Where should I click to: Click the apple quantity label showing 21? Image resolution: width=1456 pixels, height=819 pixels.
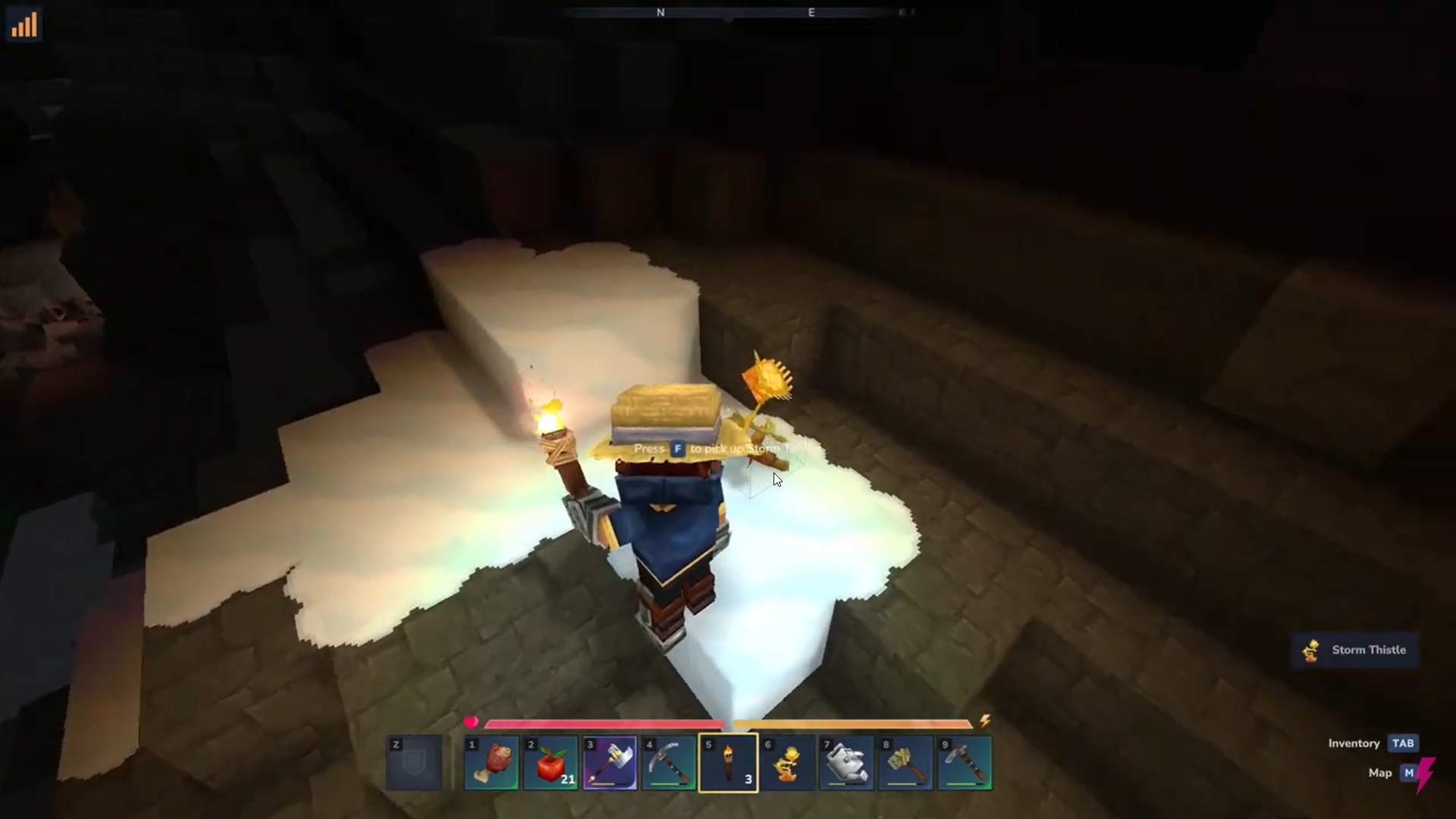pyautogui.click(x=567, y=780)
